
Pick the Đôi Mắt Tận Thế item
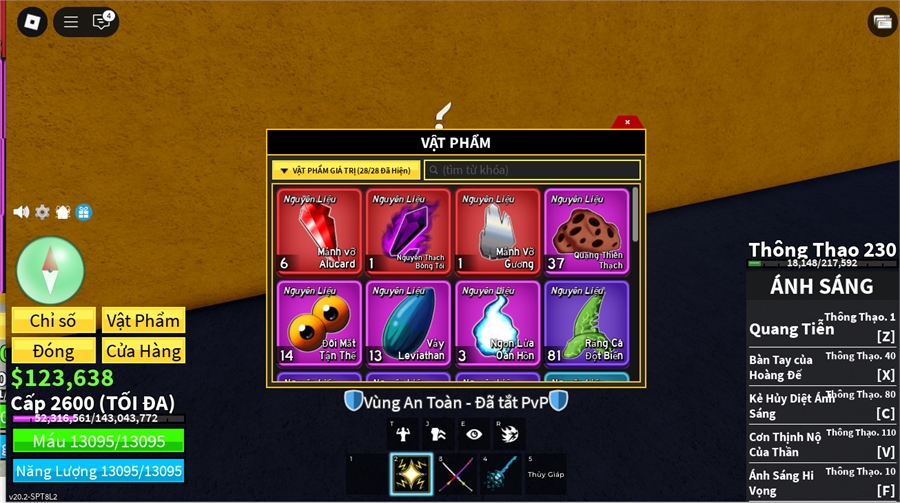319,322
